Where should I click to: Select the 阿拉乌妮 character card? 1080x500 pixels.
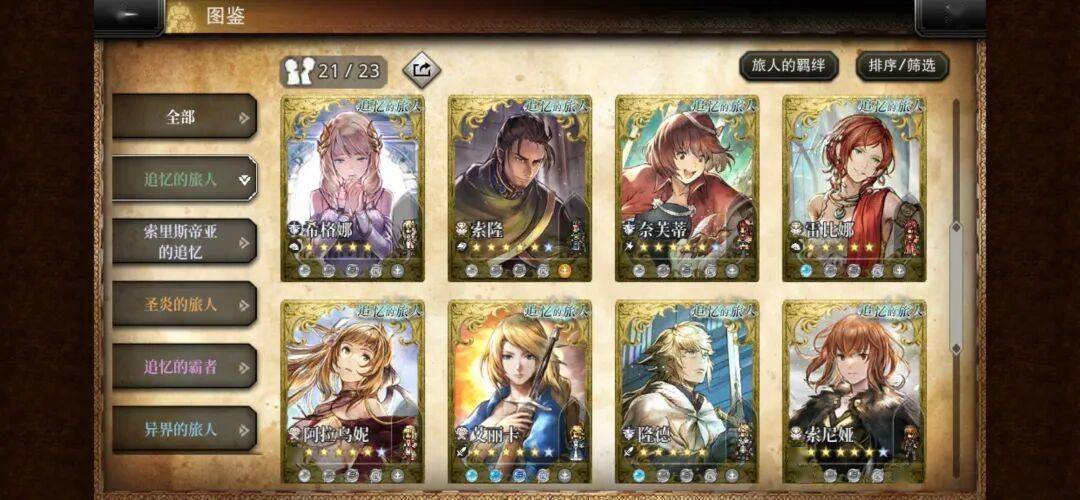pos(352,392)
